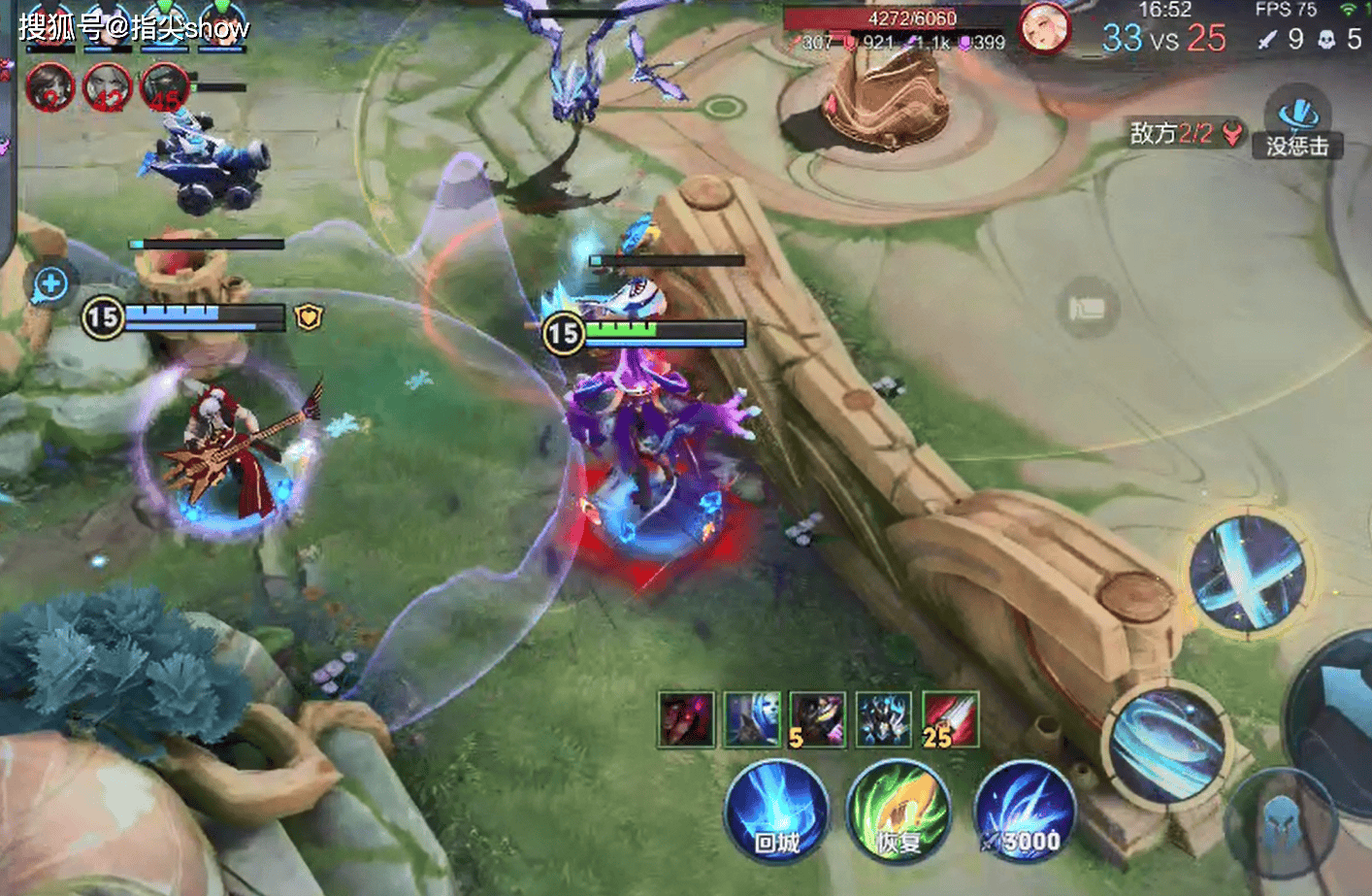The width and height of the screenshot is (1372, 896).
Task: Use the 恢复 heal spell
Action: (898, 813)
